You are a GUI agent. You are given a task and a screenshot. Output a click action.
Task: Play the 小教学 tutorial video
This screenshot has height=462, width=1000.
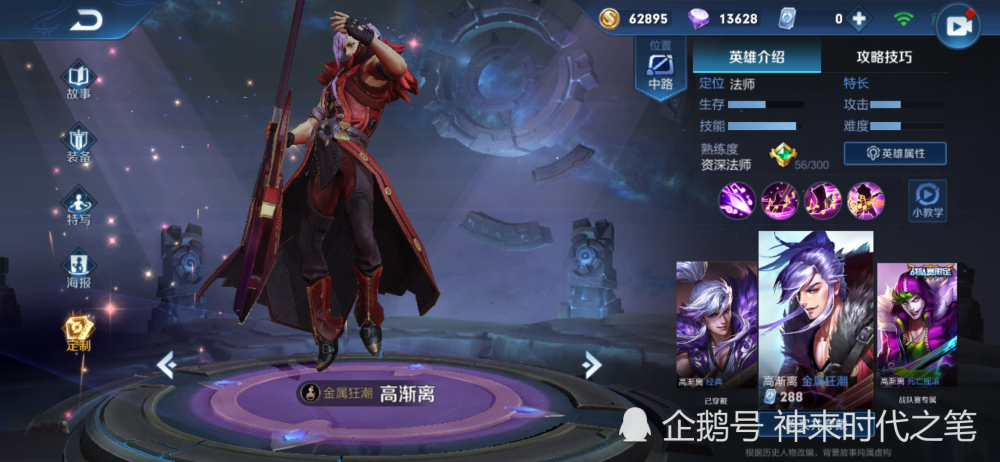[x=927, y=199]
